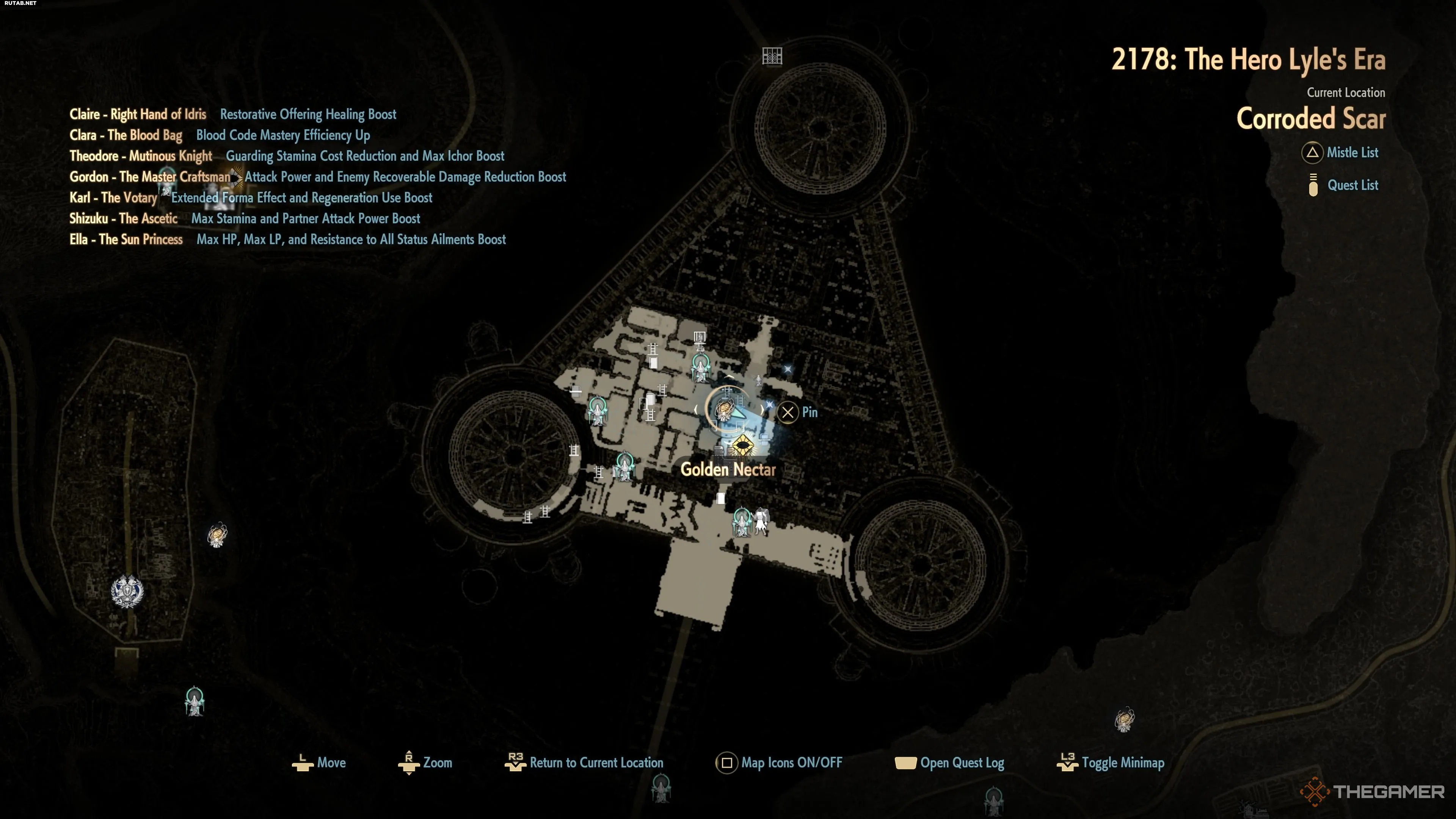Image resolution: width=1456 pixels, height=819 pixels.
Task: Pick the Mistle marker under the cage icon
Action: coord(701,367)
